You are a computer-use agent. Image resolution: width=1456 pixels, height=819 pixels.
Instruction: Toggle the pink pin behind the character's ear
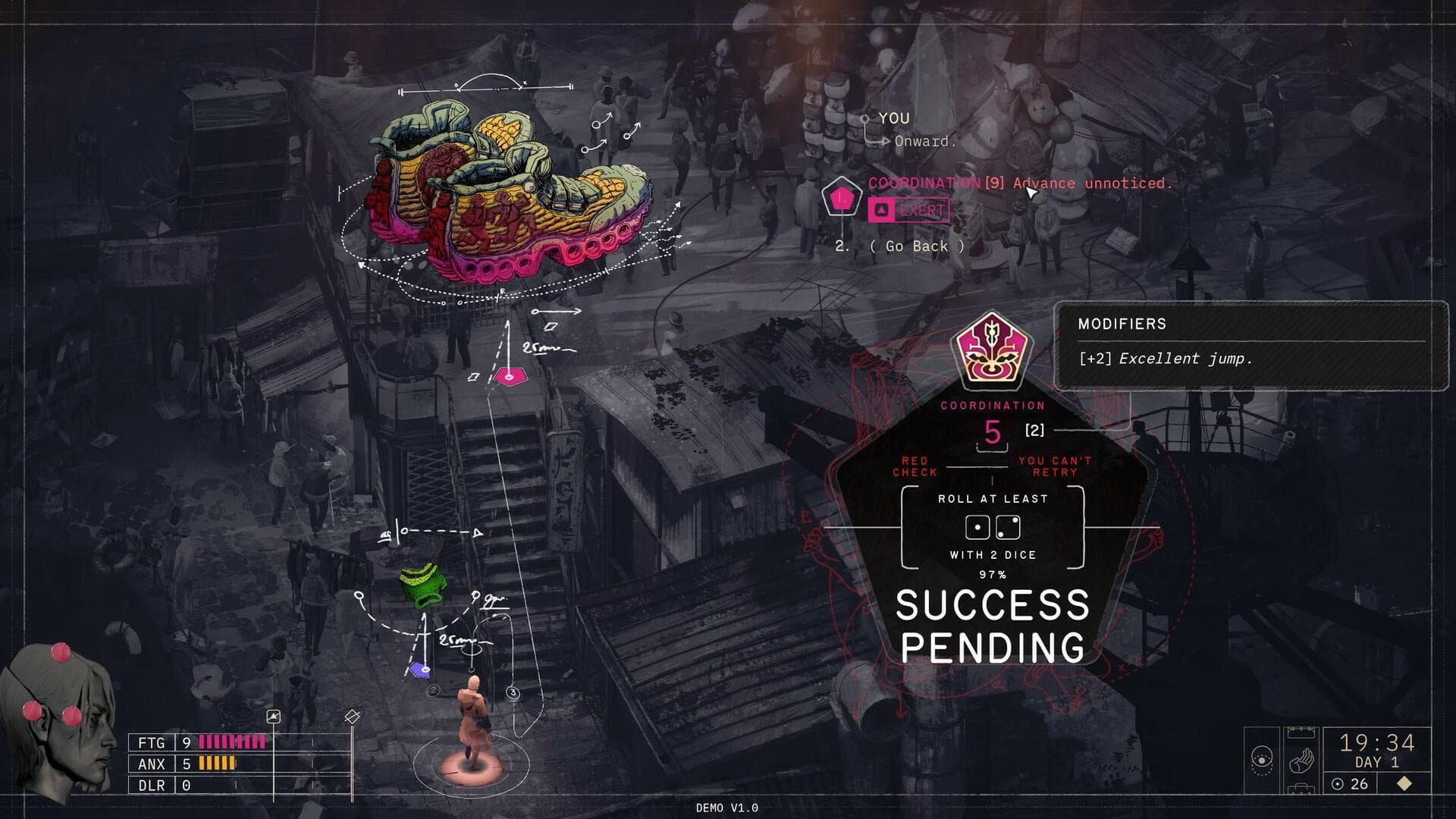(32, 712)
